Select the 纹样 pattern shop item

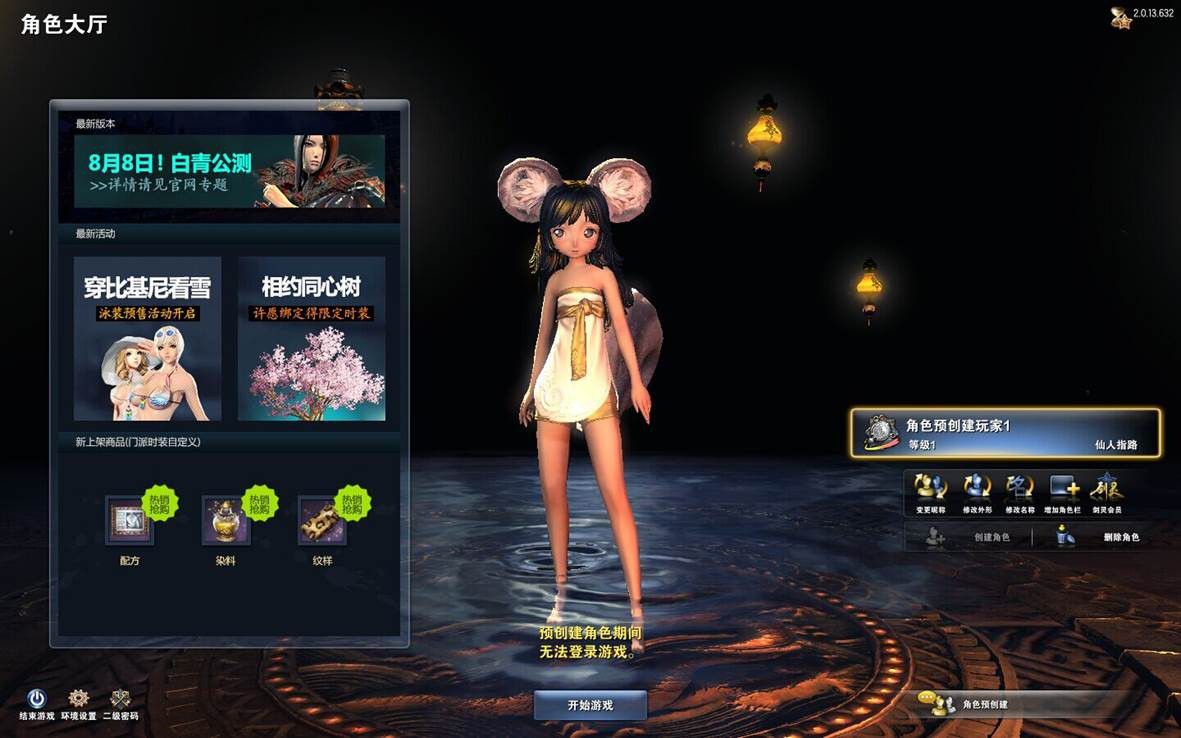tap(322, 521)
